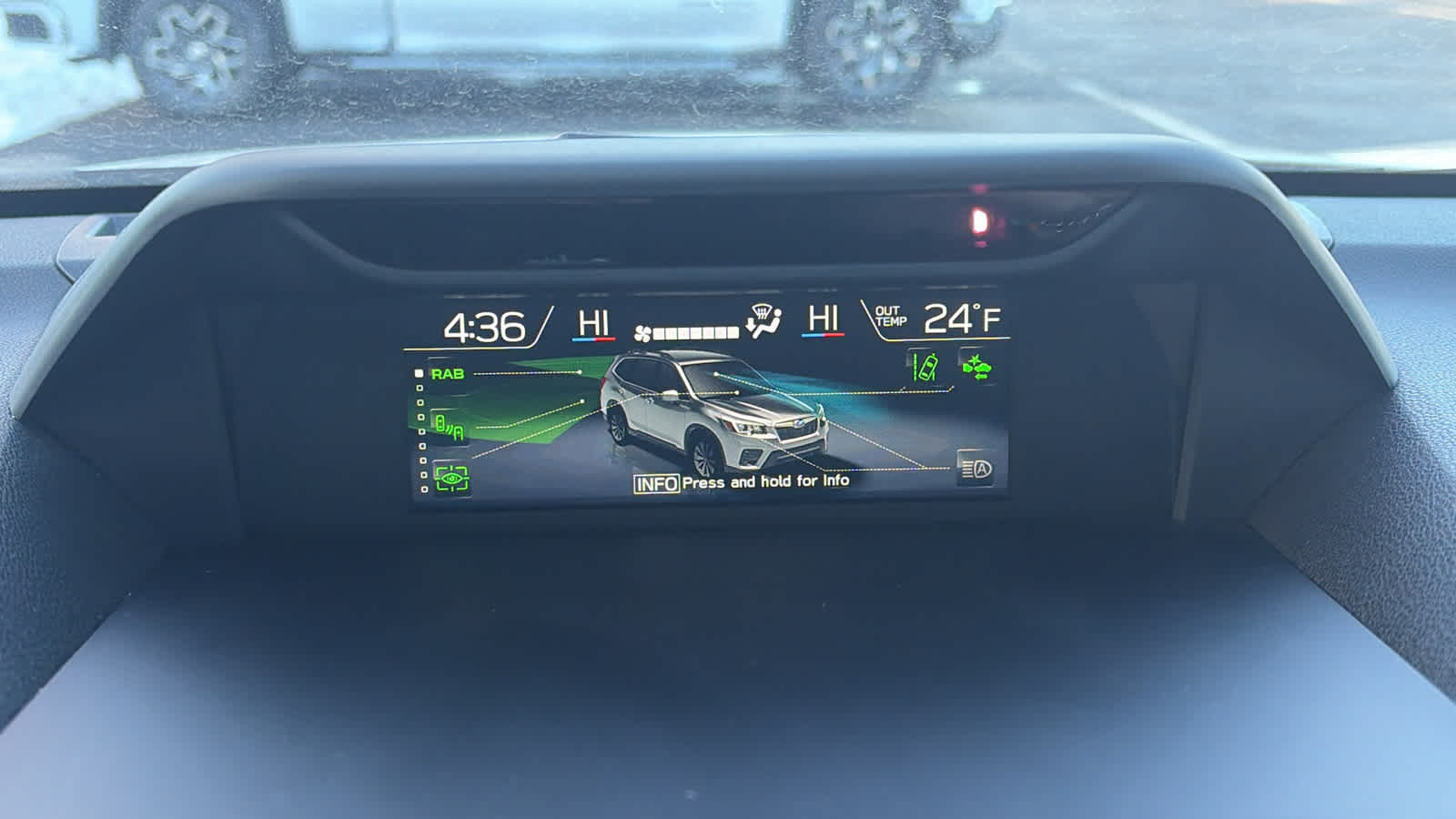Select the green RAB indicator
The height and width of the screenshot is (819, 1456).
pos(447,374)
